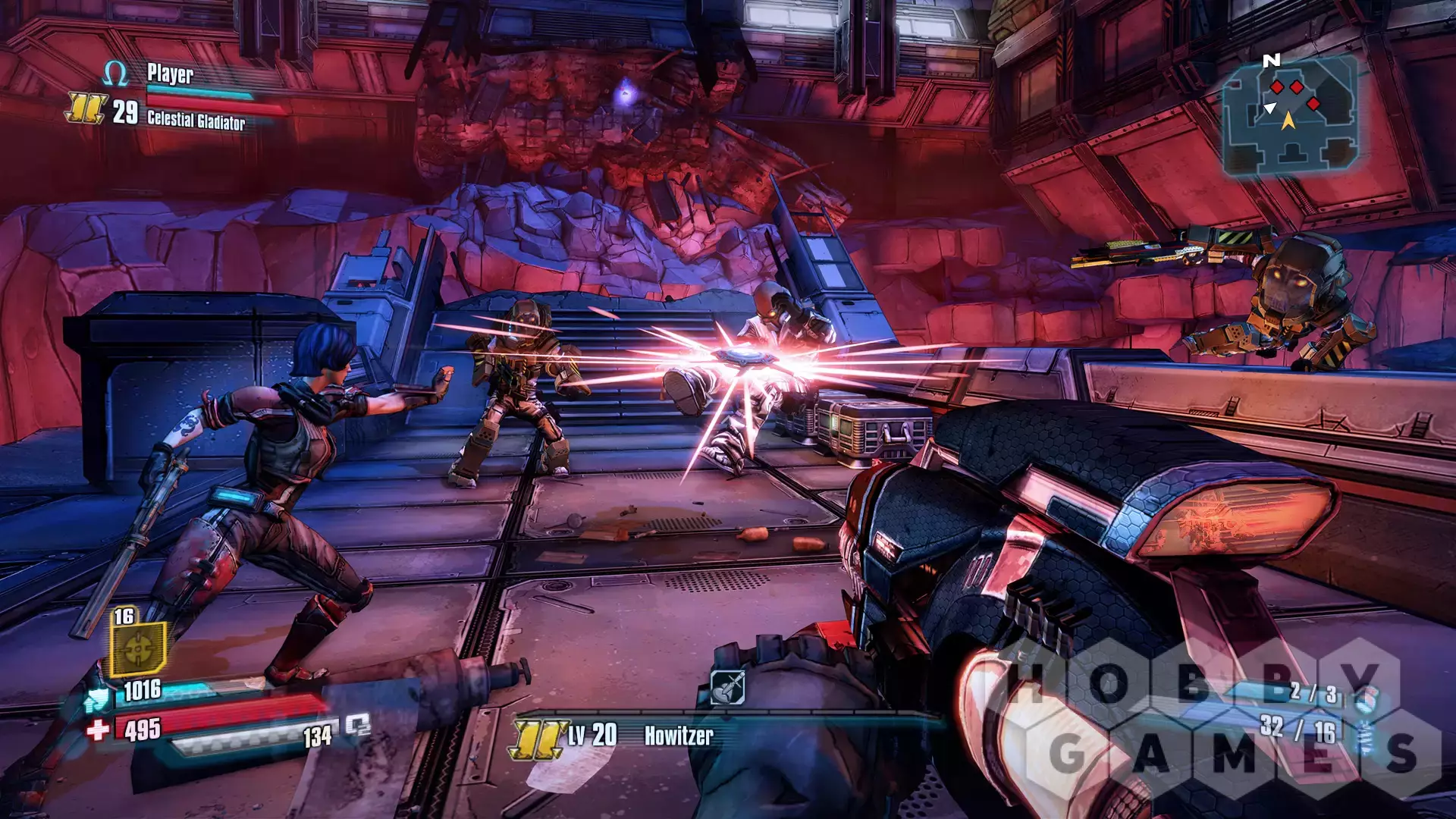This screenshot has height=819, width=1456.
Task: Click the Howitzer weapon name label
Action: click(679, 736)
